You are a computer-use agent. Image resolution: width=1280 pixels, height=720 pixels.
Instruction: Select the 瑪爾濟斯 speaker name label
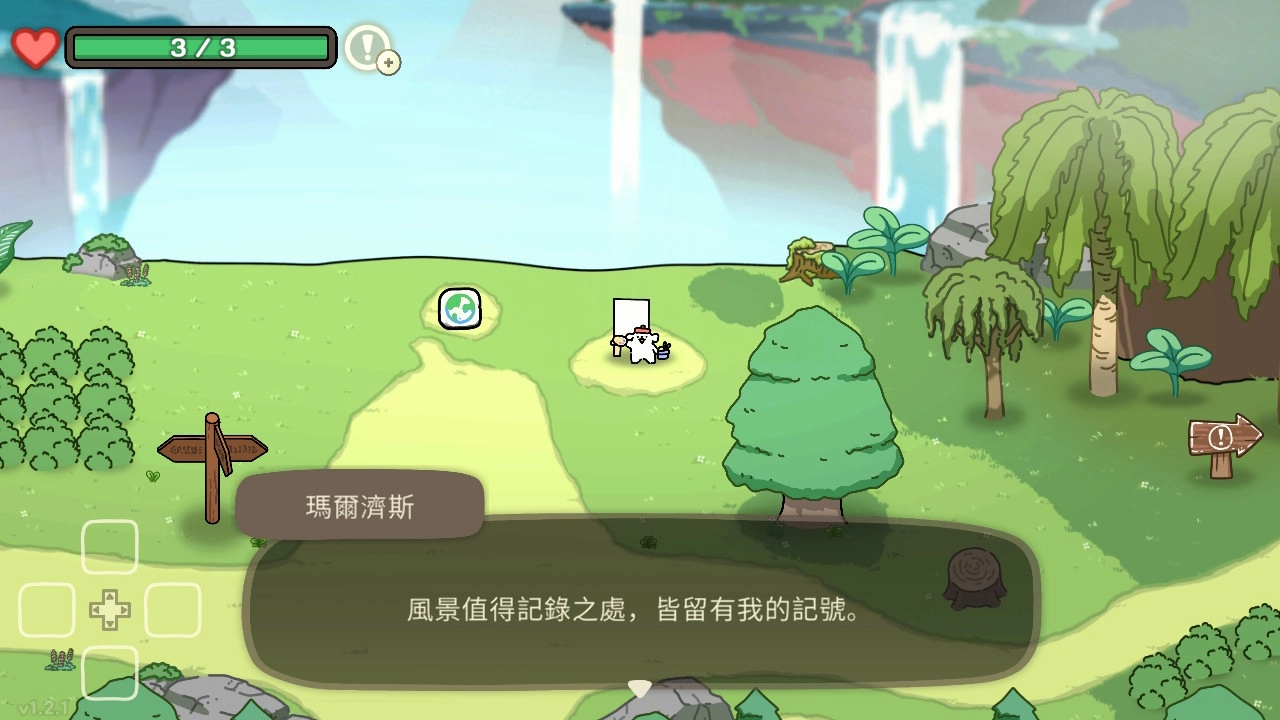357,505
